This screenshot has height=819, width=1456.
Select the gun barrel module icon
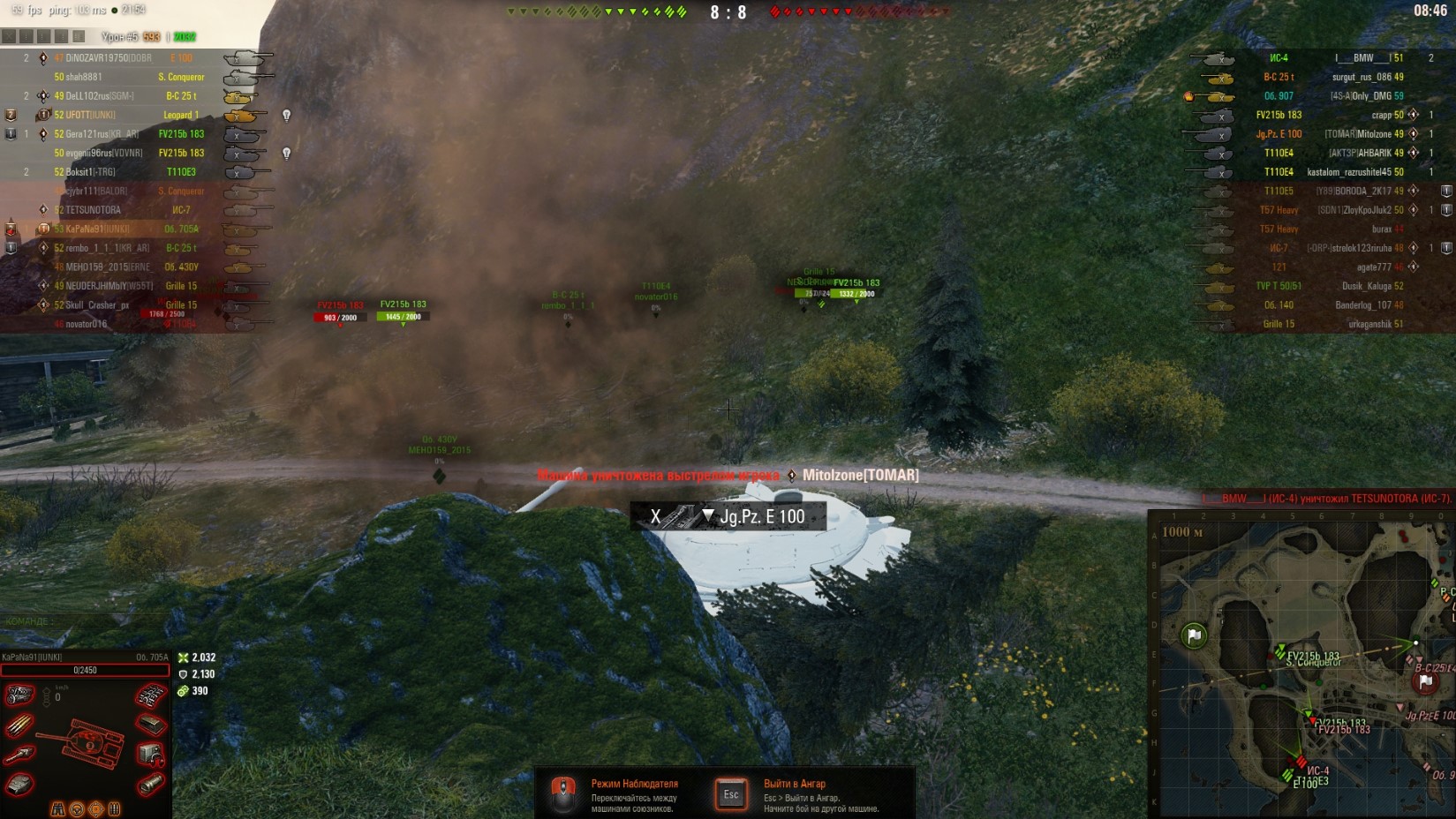pos(19,753)
